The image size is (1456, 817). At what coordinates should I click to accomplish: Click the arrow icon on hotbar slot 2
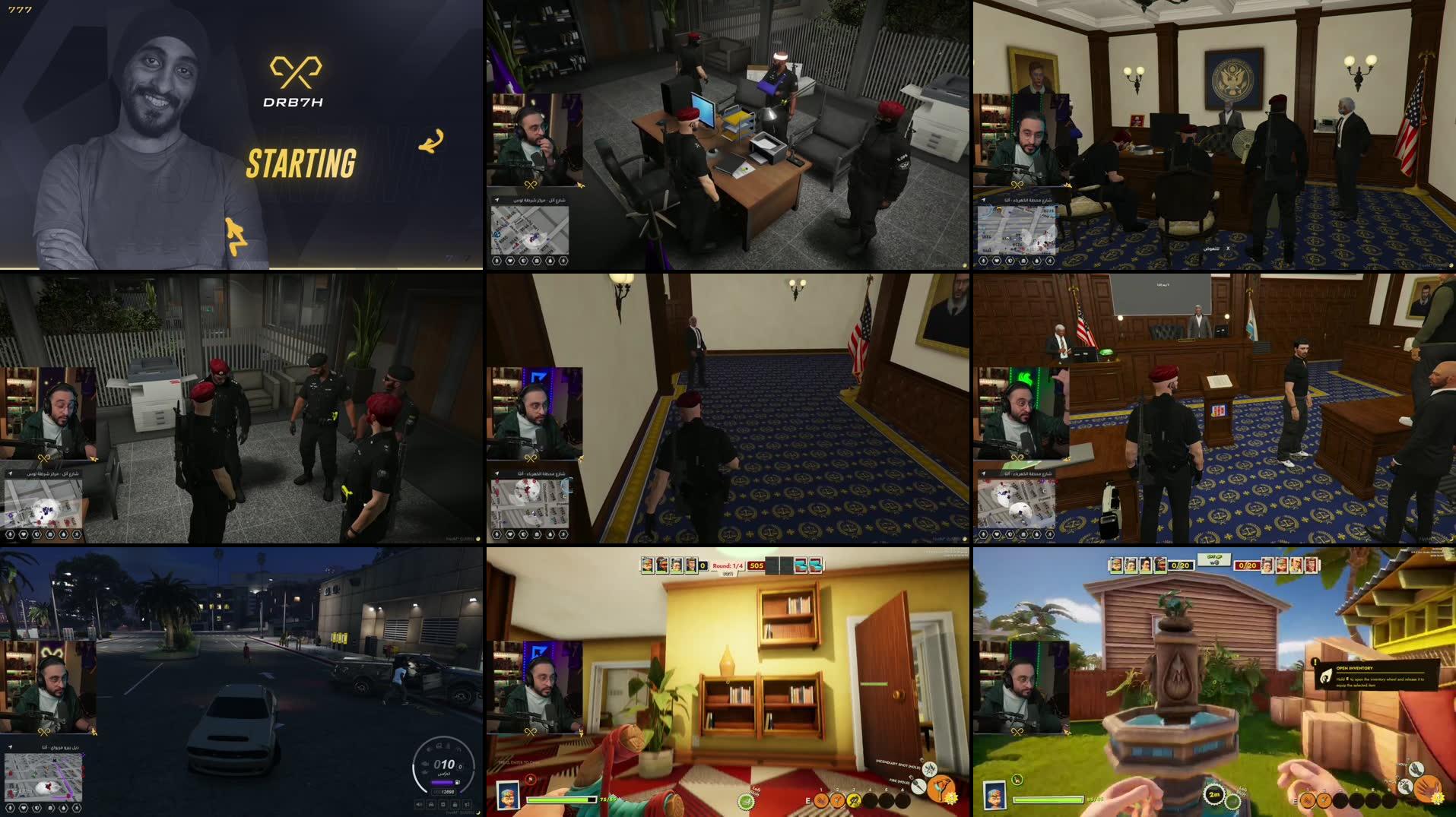(839, 800)
